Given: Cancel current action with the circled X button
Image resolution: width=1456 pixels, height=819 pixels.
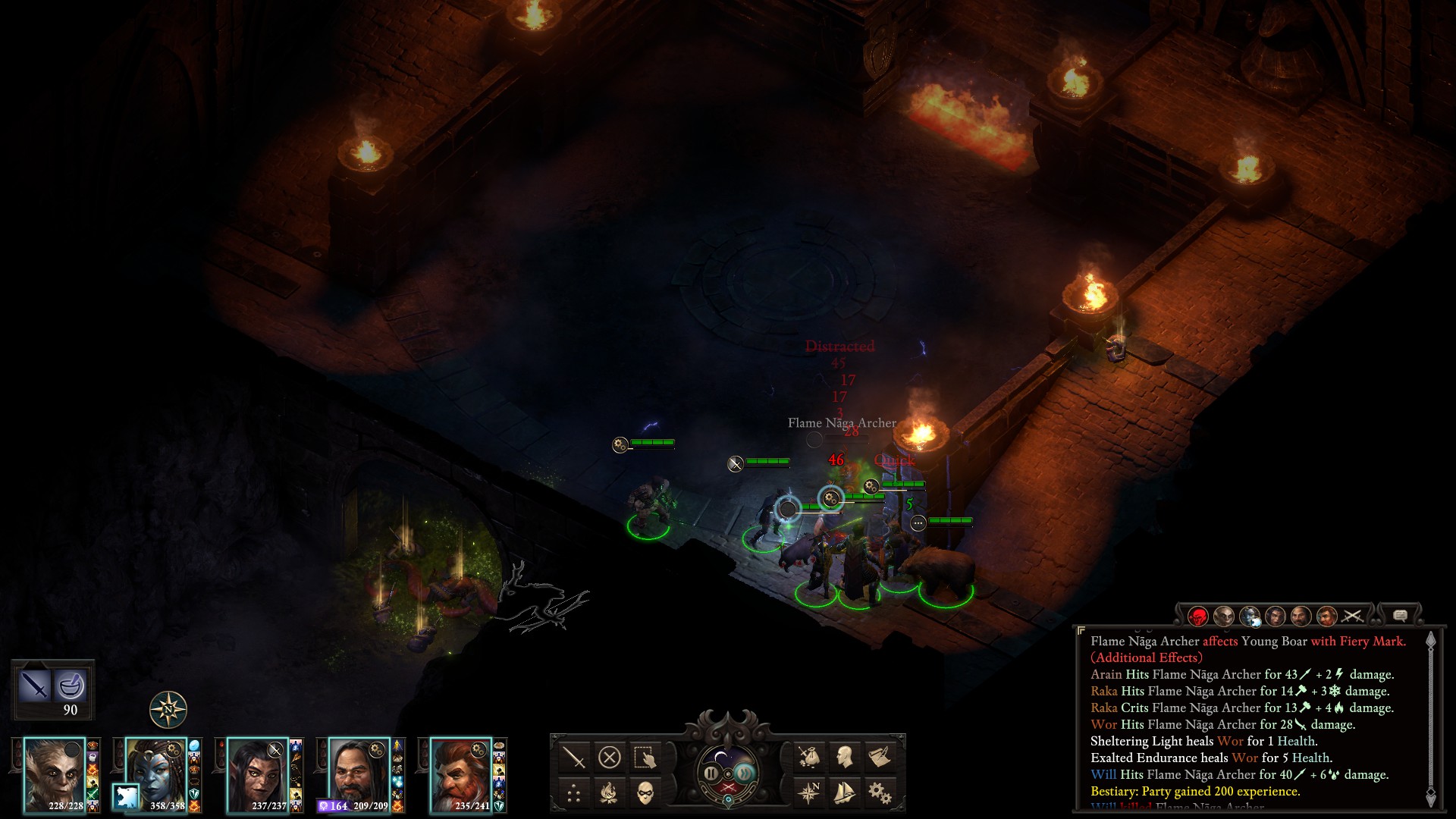Looking at the screenshot, I should (x=610, y=757).
